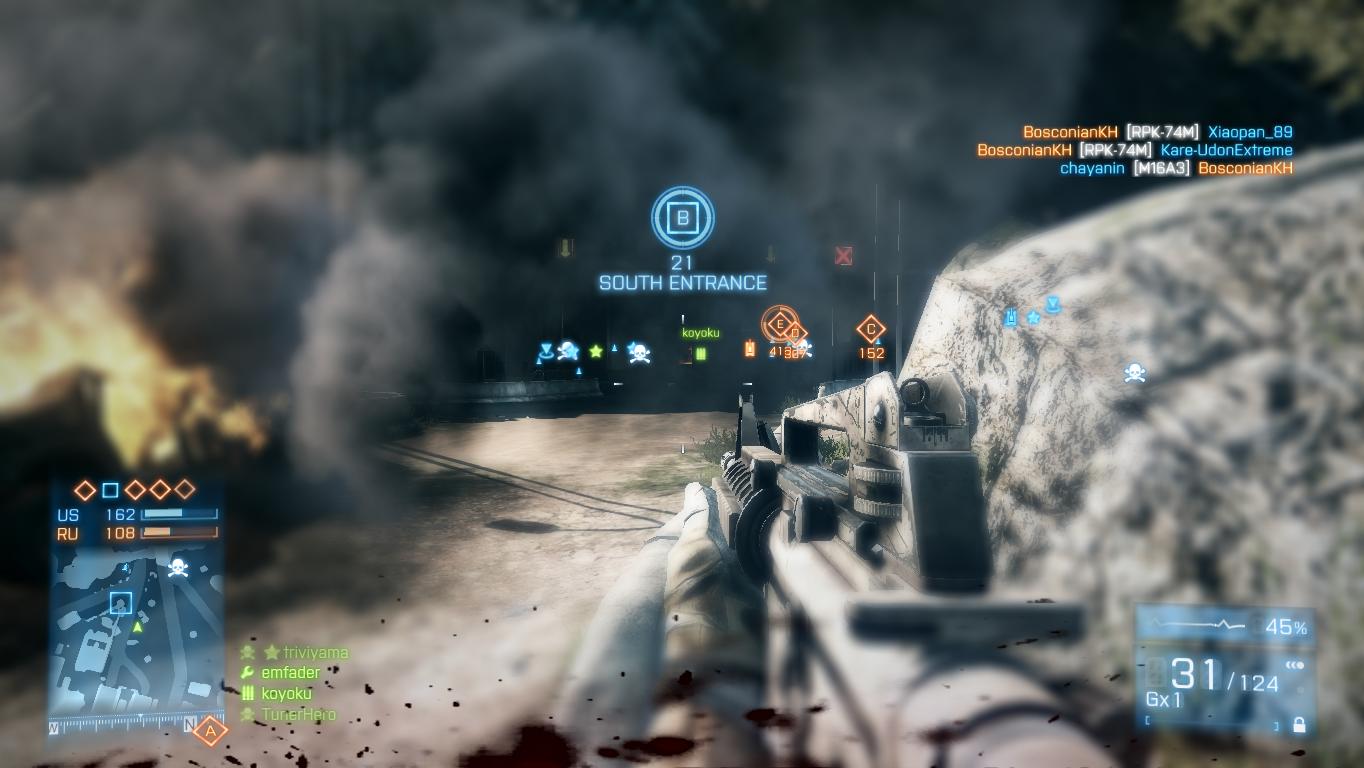This screenshot has height=768, width=1364.
Task: Click the orange ammo crate icon near Objective E
Action: [748, 348]
